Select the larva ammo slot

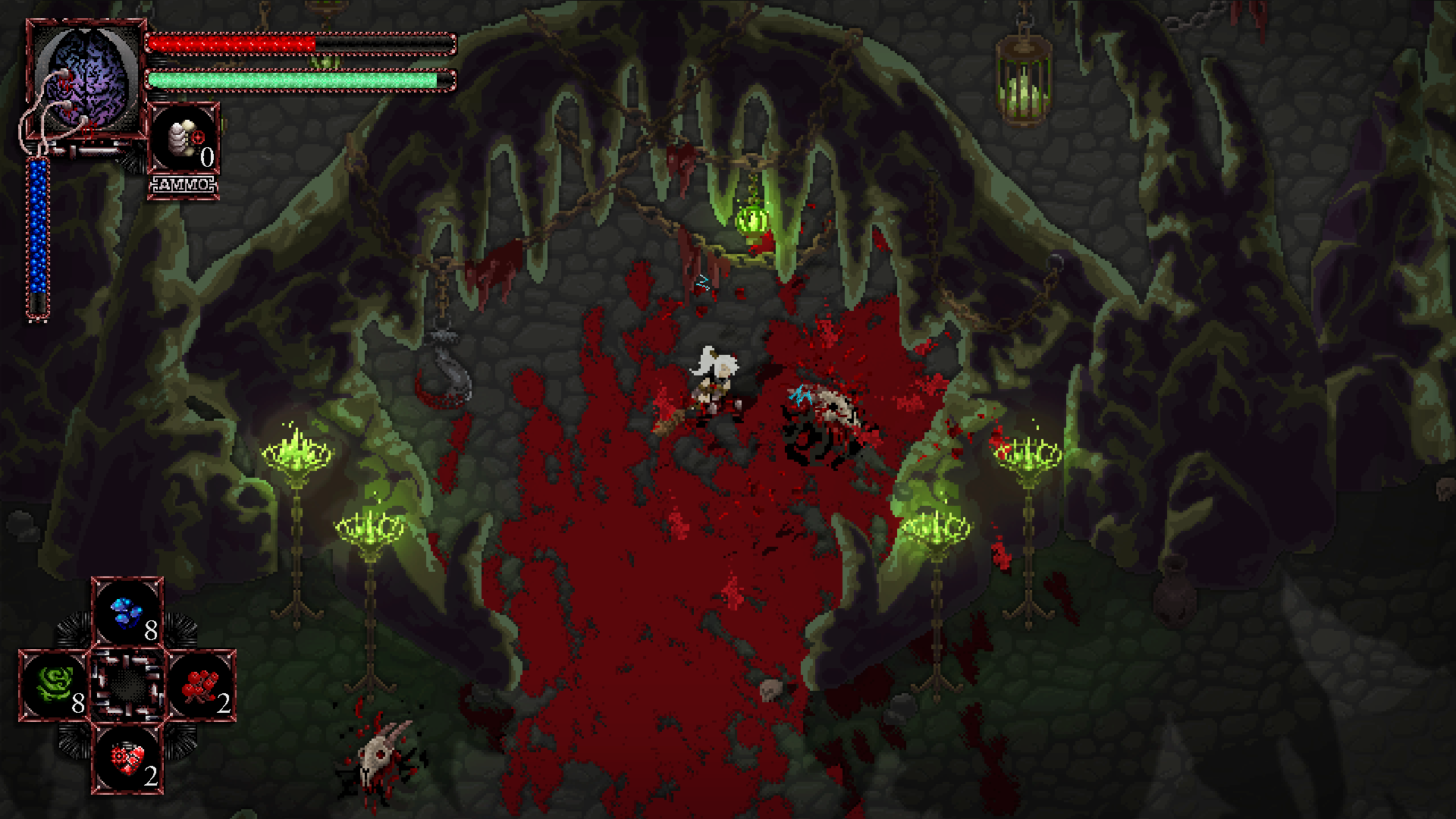point(184,139)
